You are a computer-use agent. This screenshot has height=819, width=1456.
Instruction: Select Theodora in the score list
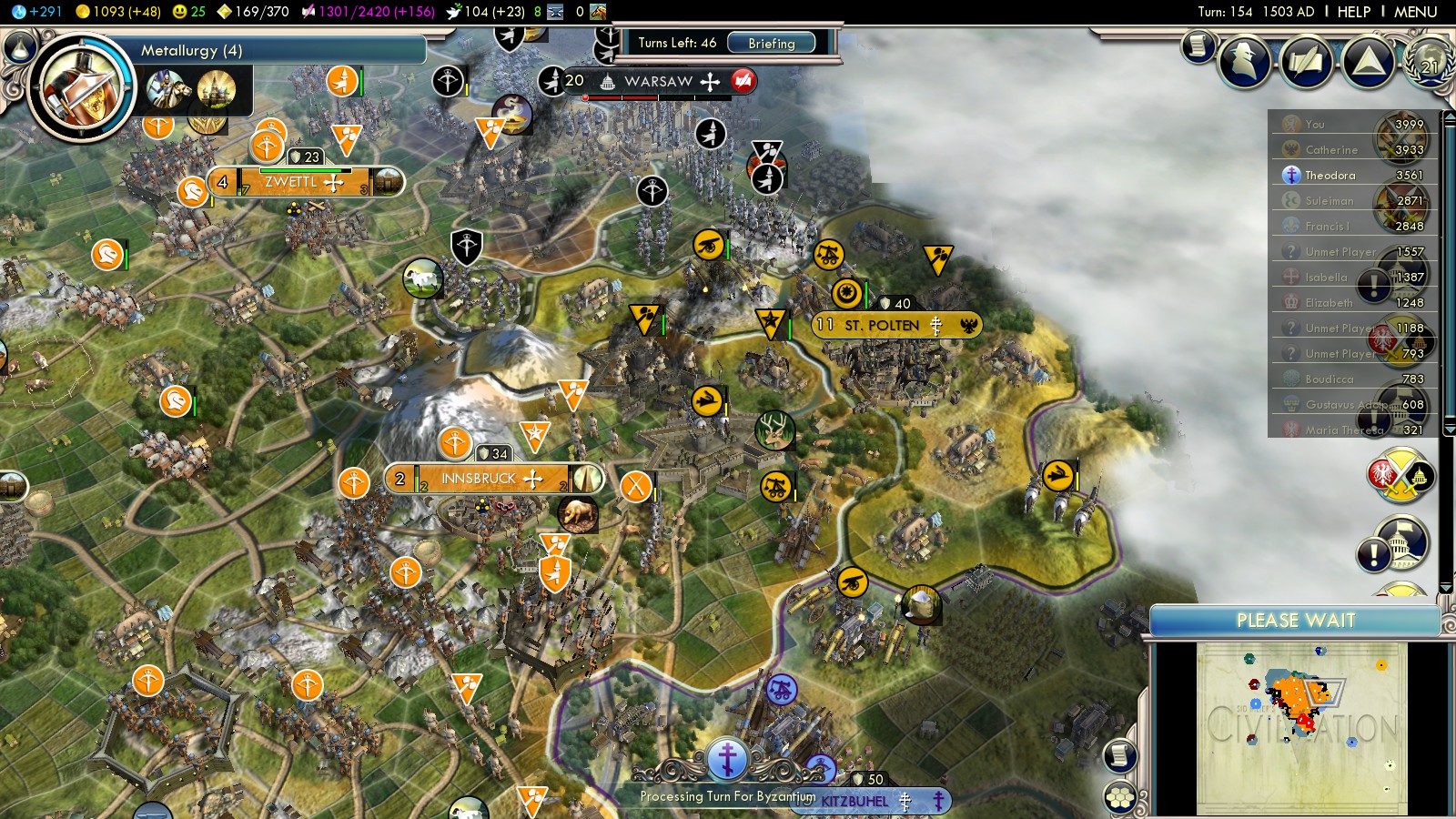point(1330,175)
